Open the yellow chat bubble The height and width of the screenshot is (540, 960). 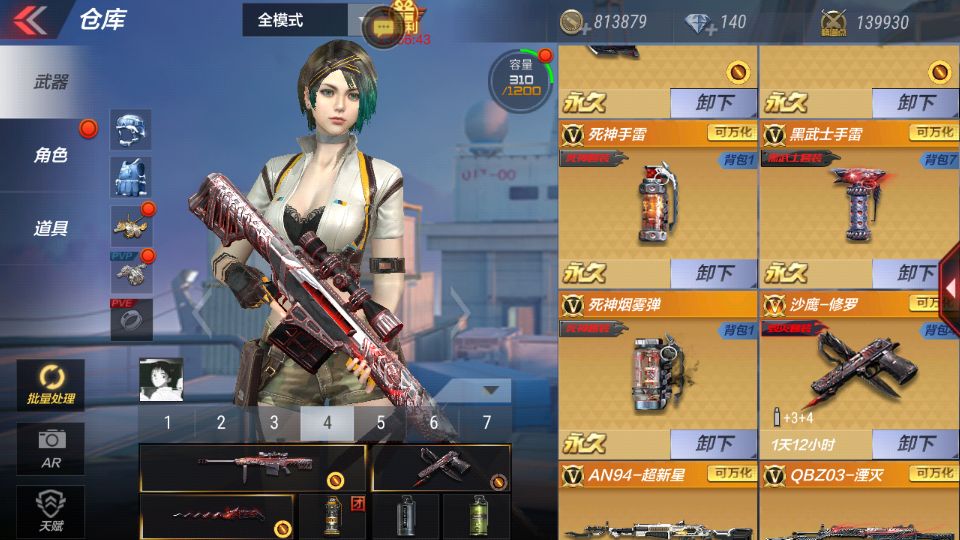click(x=381, y=28)
